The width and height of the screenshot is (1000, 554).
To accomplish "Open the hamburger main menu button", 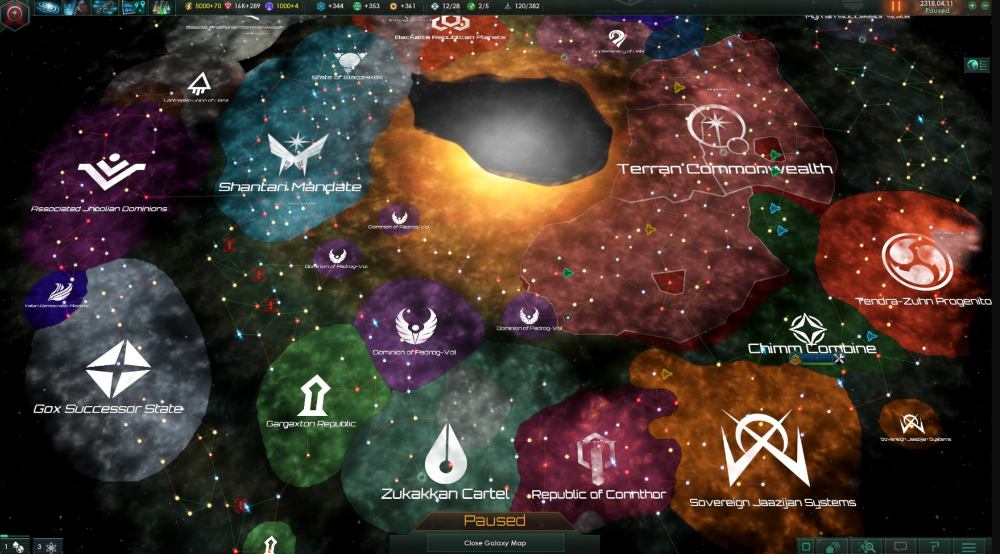I will 966,546.
